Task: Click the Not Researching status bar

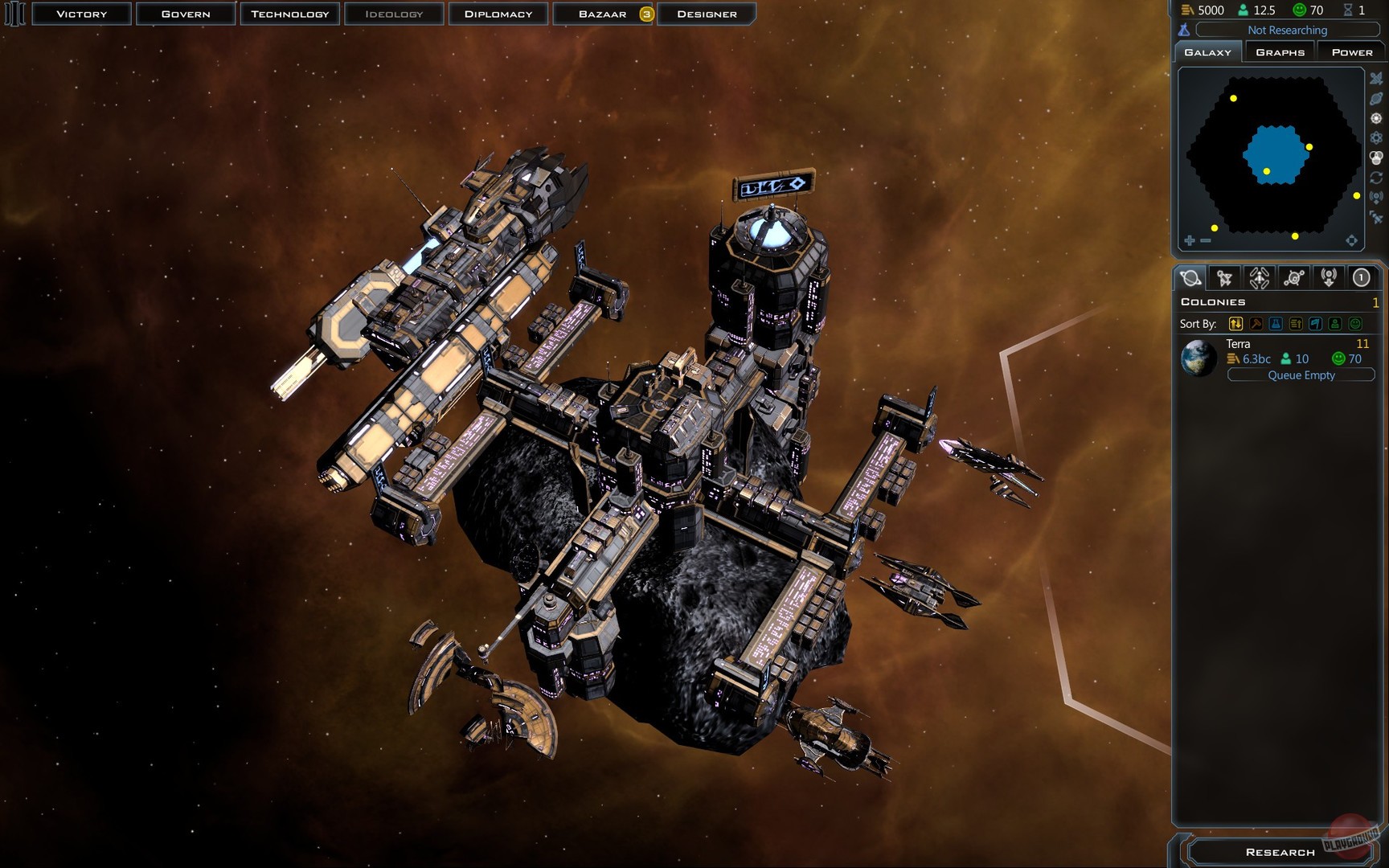Action: 1287,30
